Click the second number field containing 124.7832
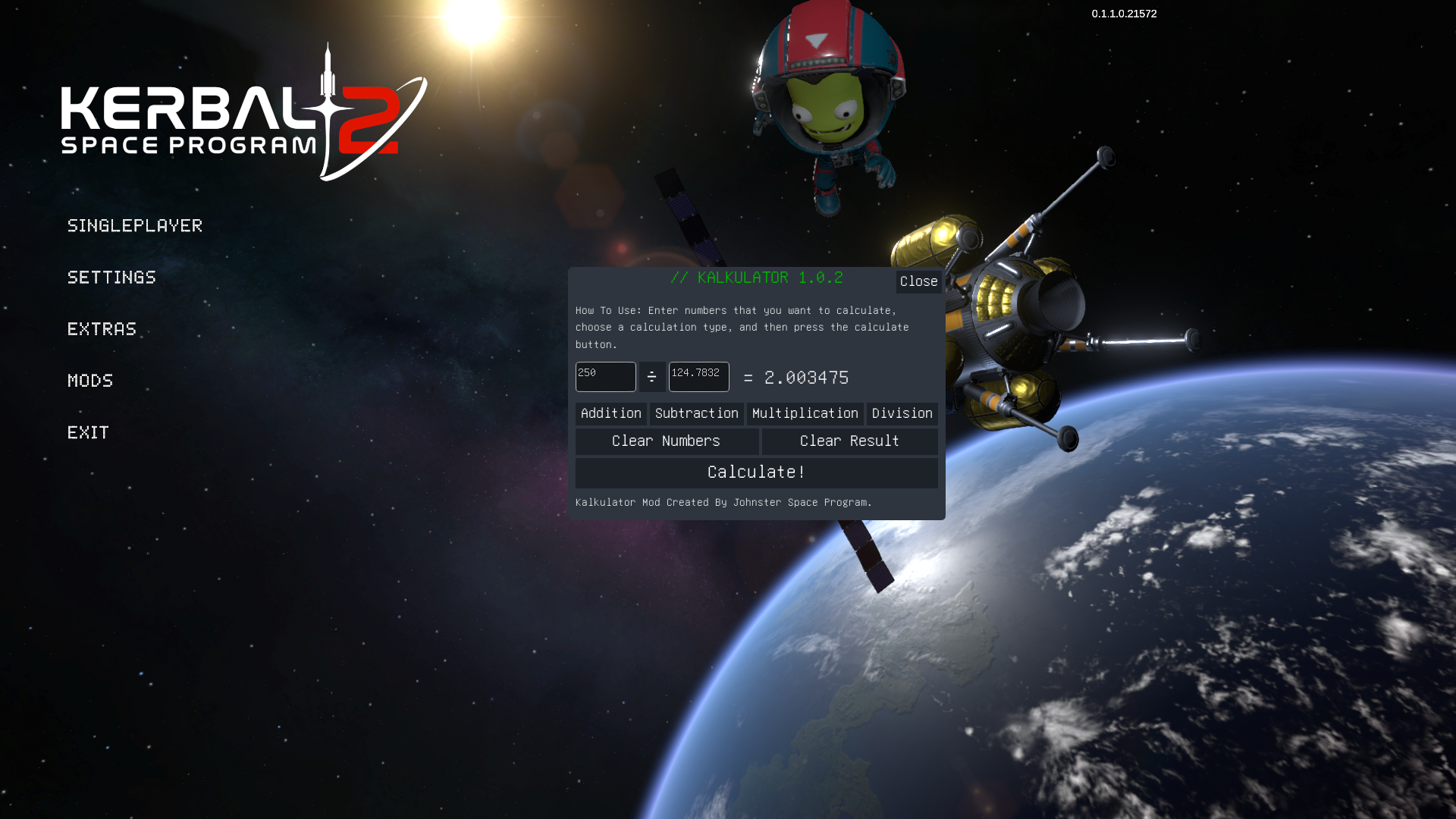The image size is (1456, 819). pyautogui.click(x=698, y=377)
